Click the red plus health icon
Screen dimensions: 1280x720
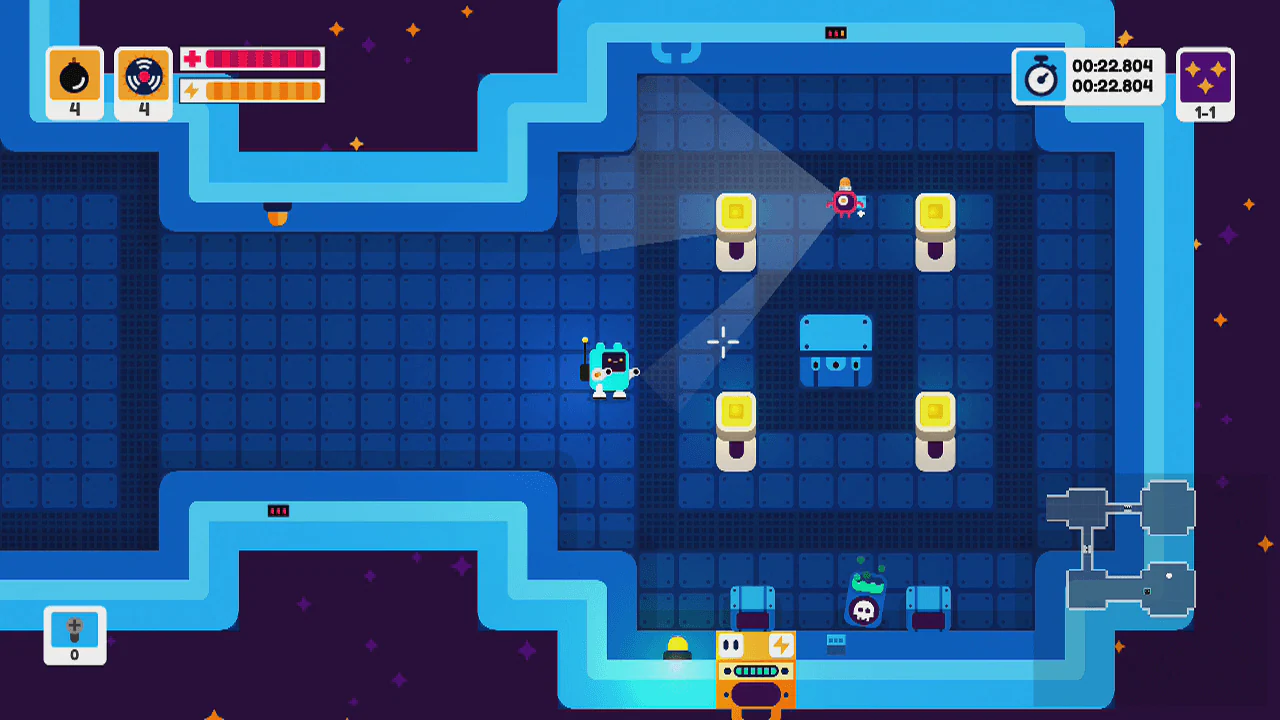point(189,58)
